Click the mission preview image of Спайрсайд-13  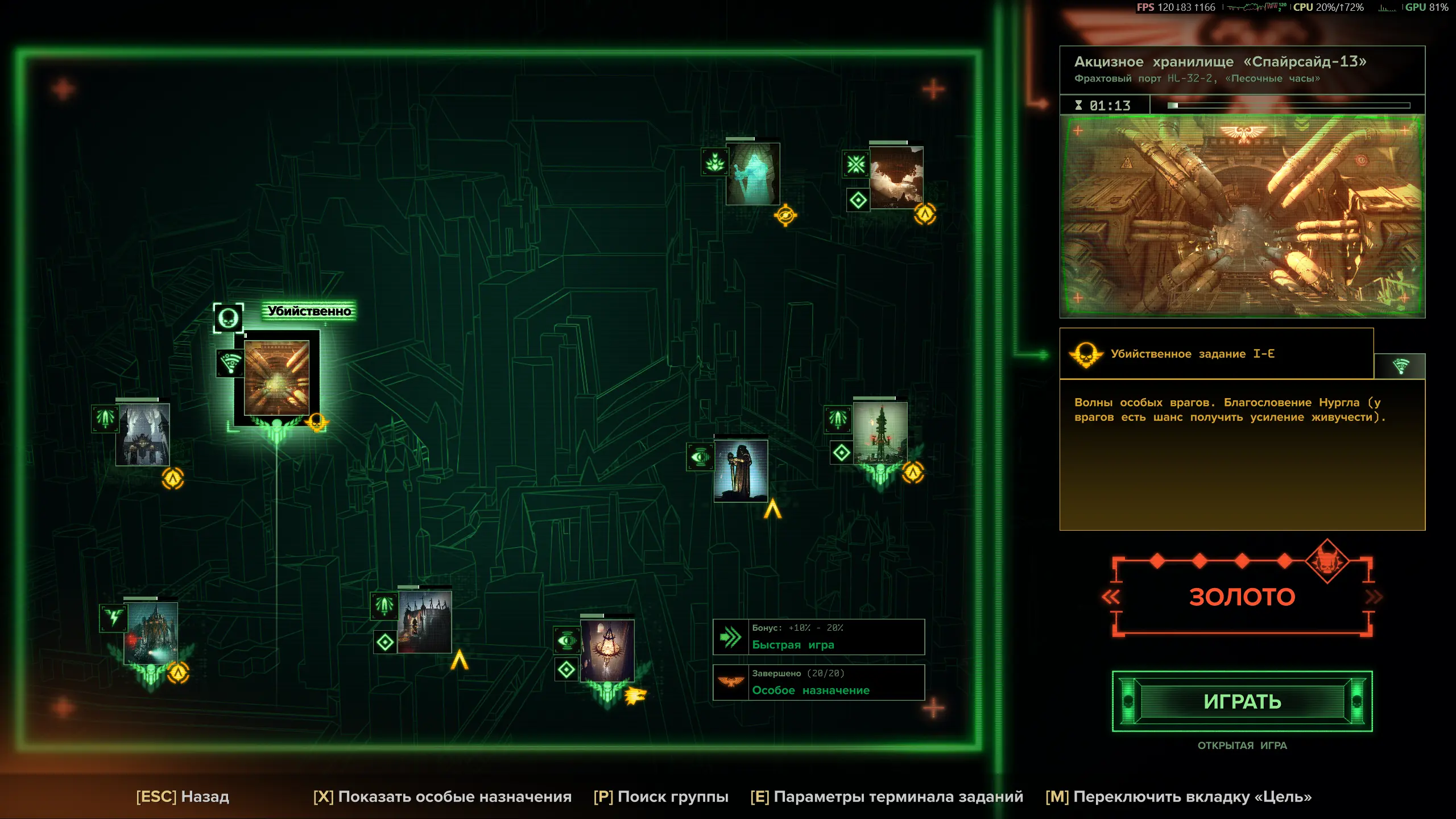[1242, 216]
